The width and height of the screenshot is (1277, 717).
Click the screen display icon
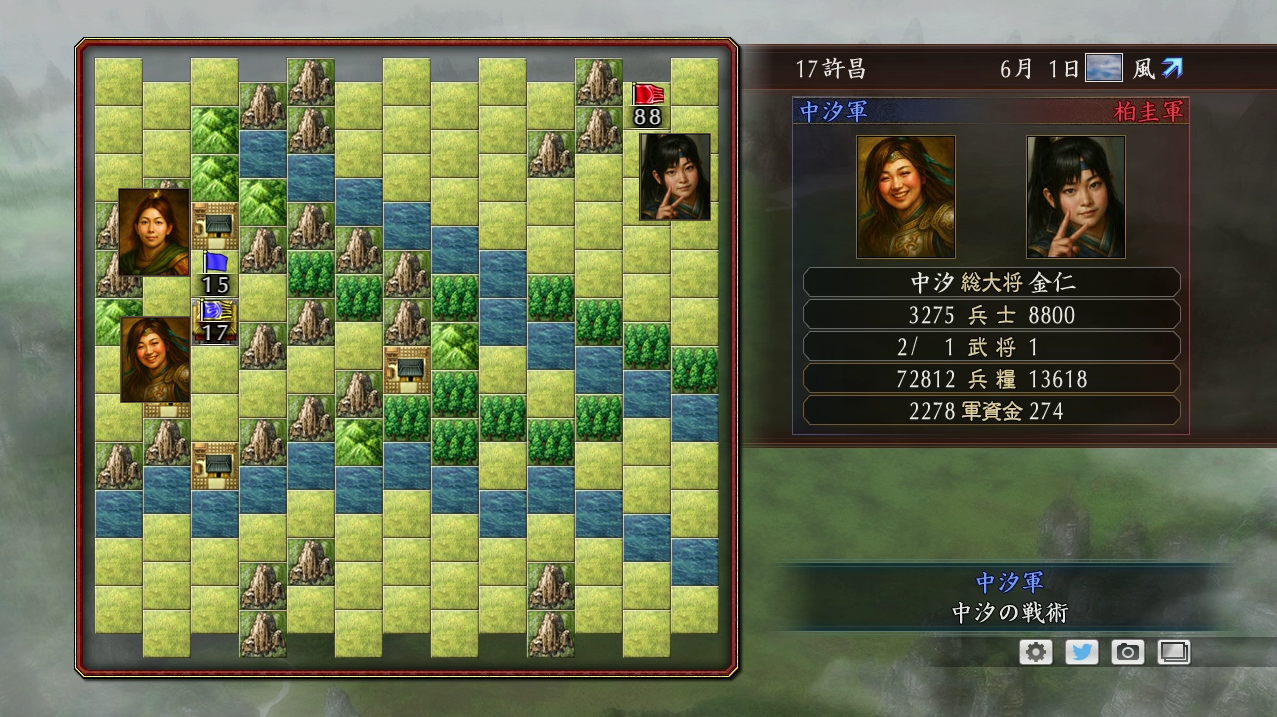(1173, 652)
